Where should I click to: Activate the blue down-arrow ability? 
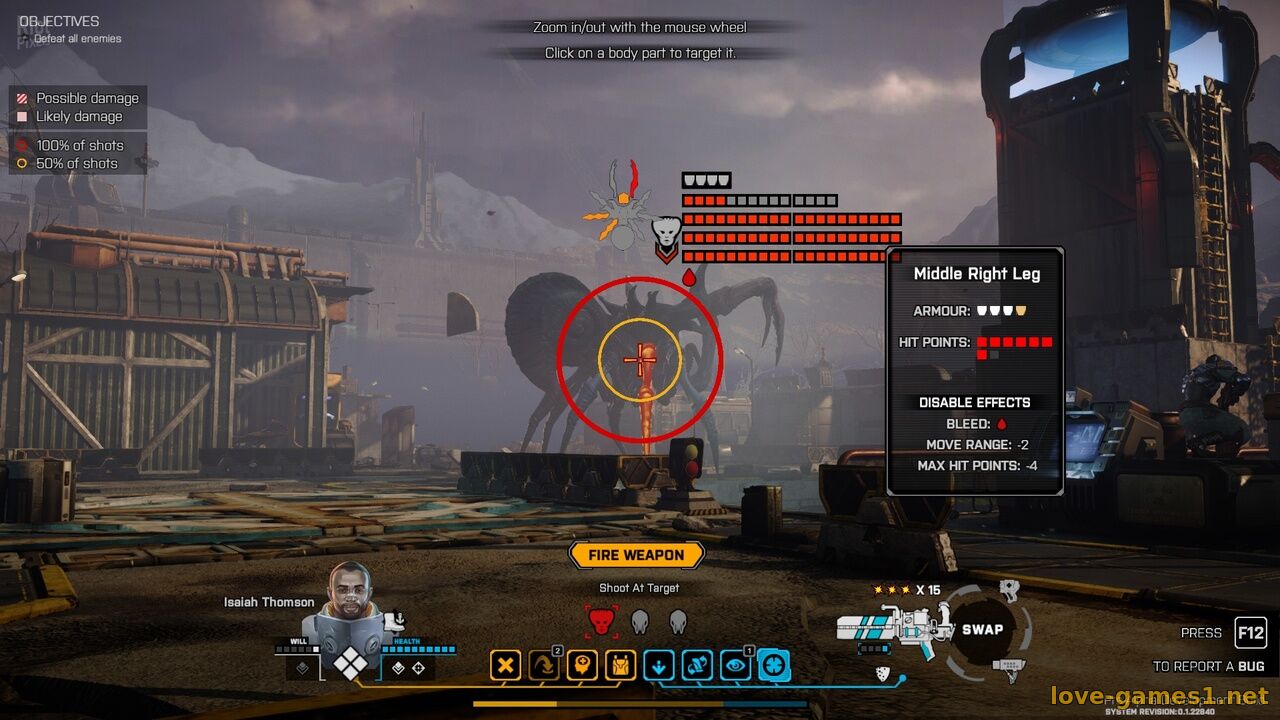click(659, 665)
